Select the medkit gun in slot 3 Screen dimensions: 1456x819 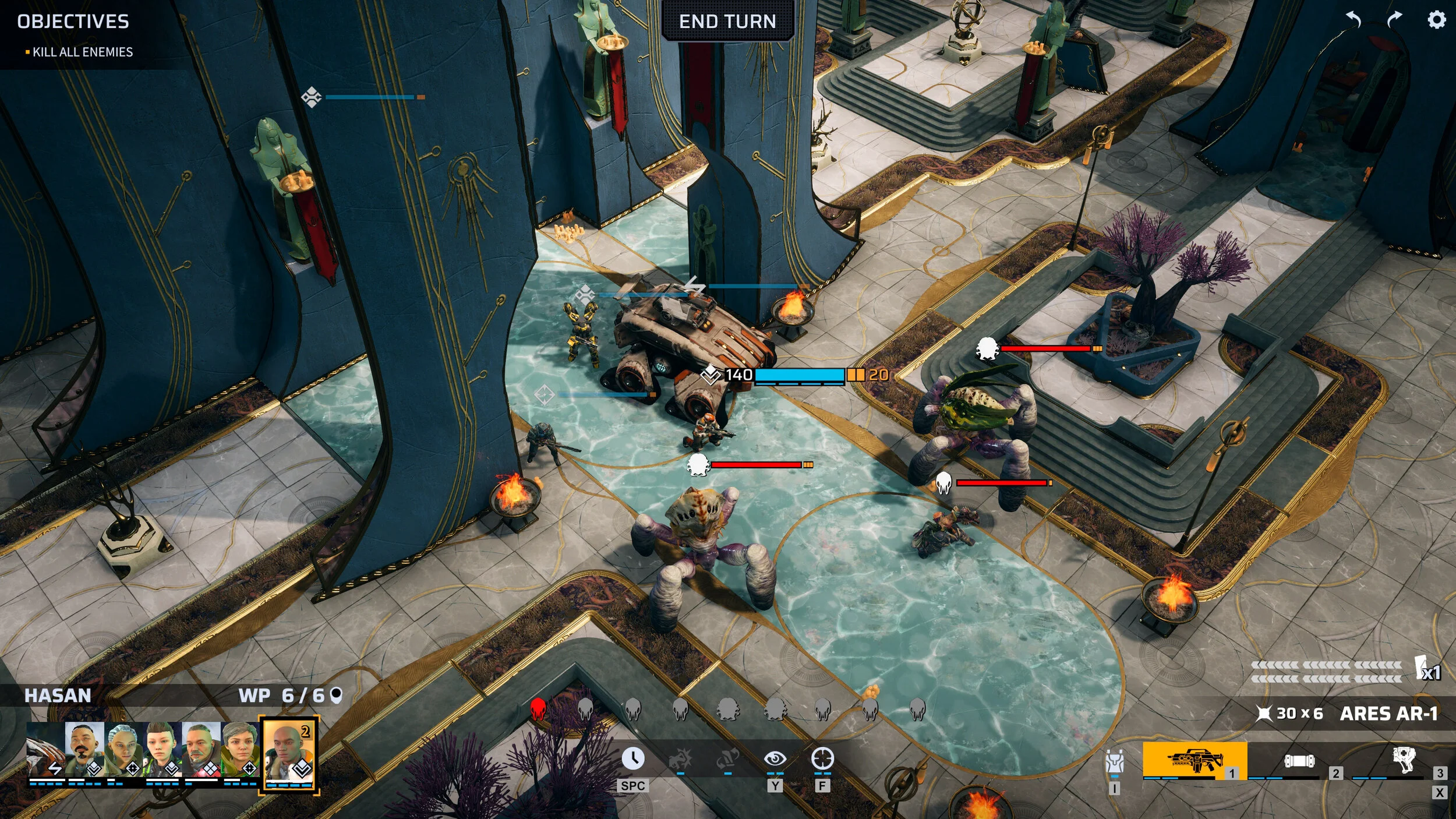(1404, 760)
